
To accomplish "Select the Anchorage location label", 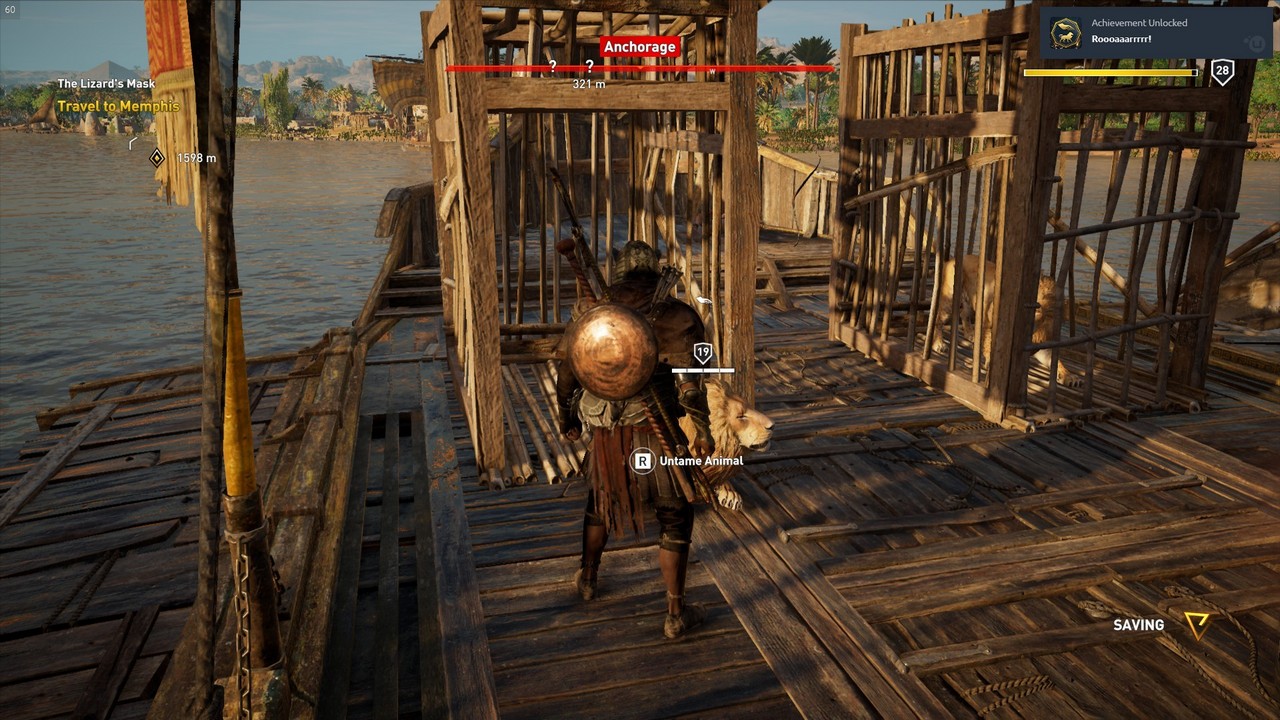I will [640, 47].
